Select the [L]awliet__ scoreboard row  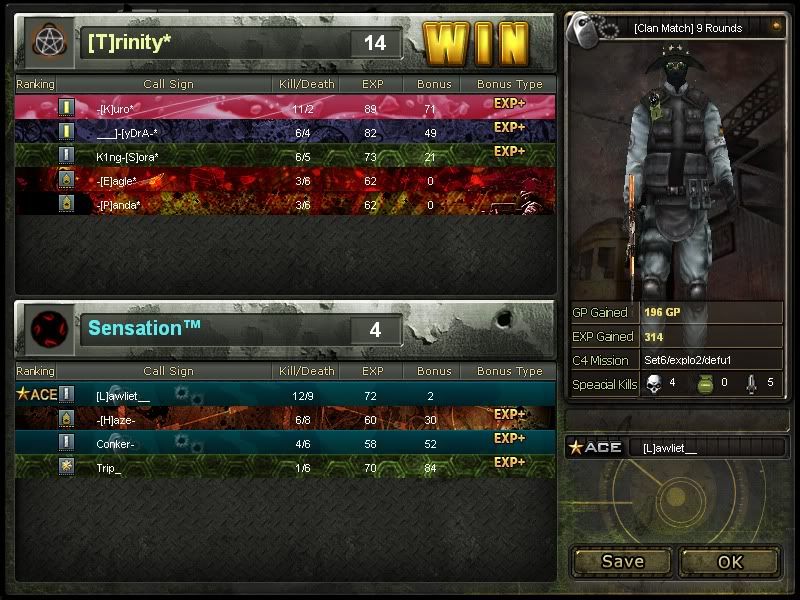(x=285, y=395)
